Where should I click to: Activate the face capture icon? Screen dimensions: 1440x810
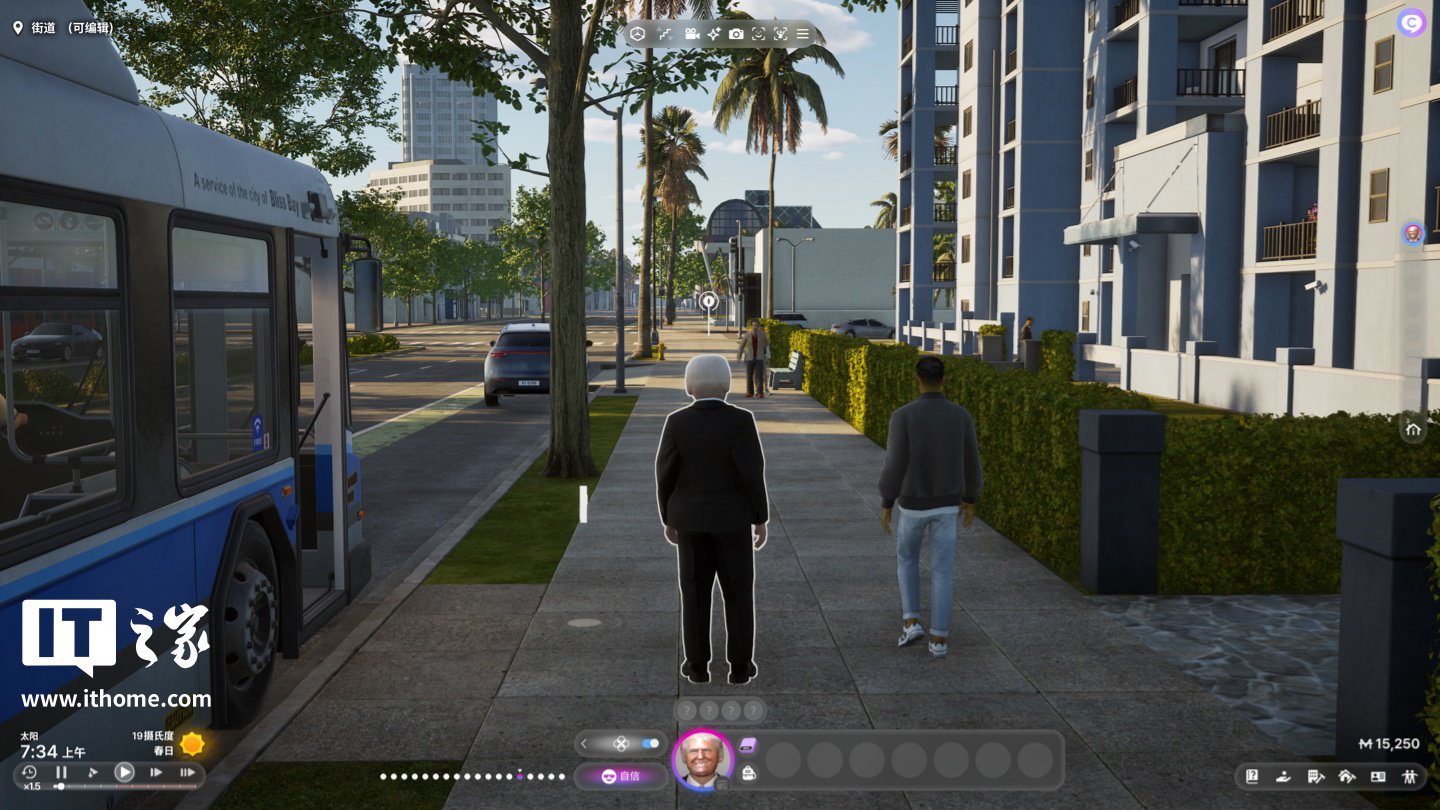pos(758,34)
